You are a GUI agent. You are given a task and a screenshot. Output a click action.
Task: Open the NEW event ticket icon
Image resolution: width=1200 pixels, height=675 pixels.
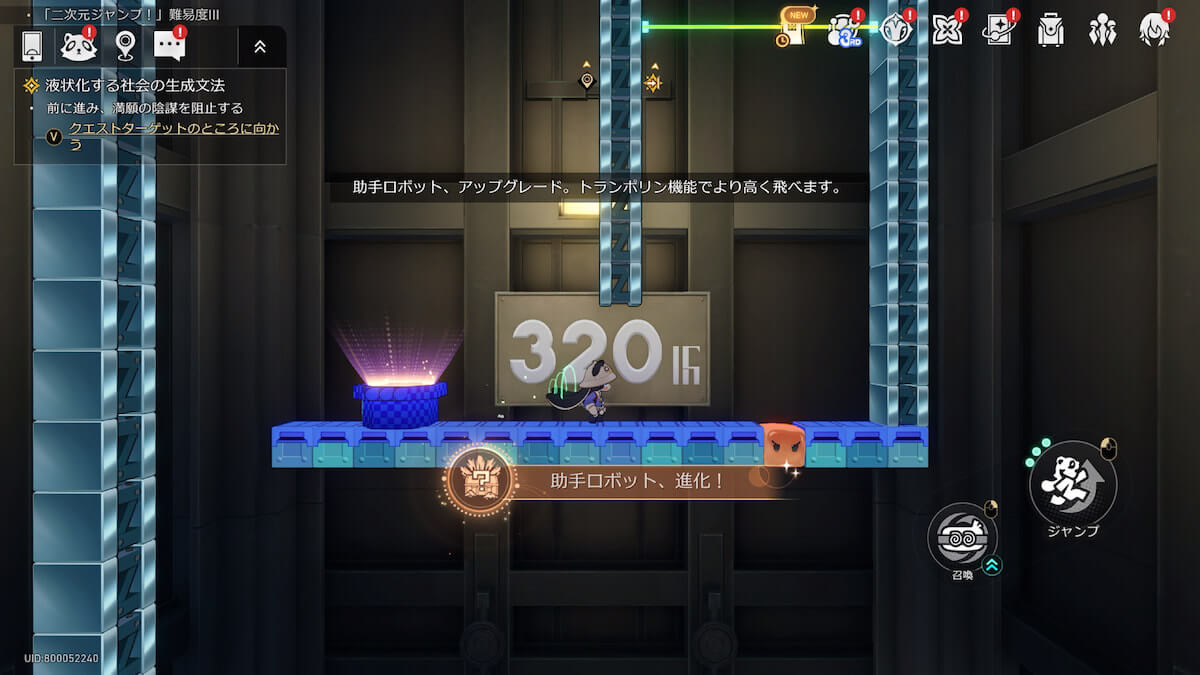click(795, 29)
